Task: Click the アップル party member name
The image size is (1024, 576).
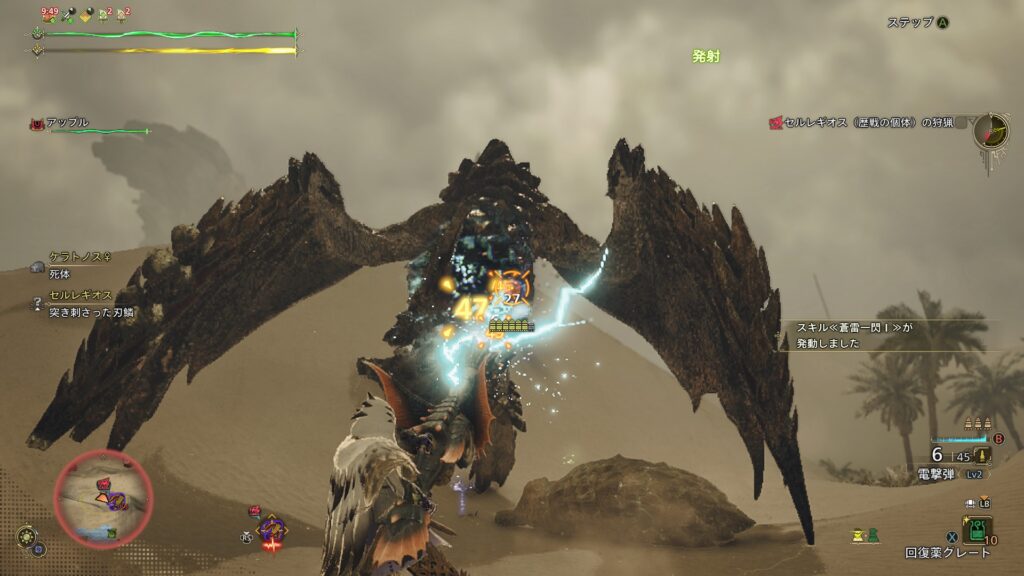Action: [x=67, y=123]
